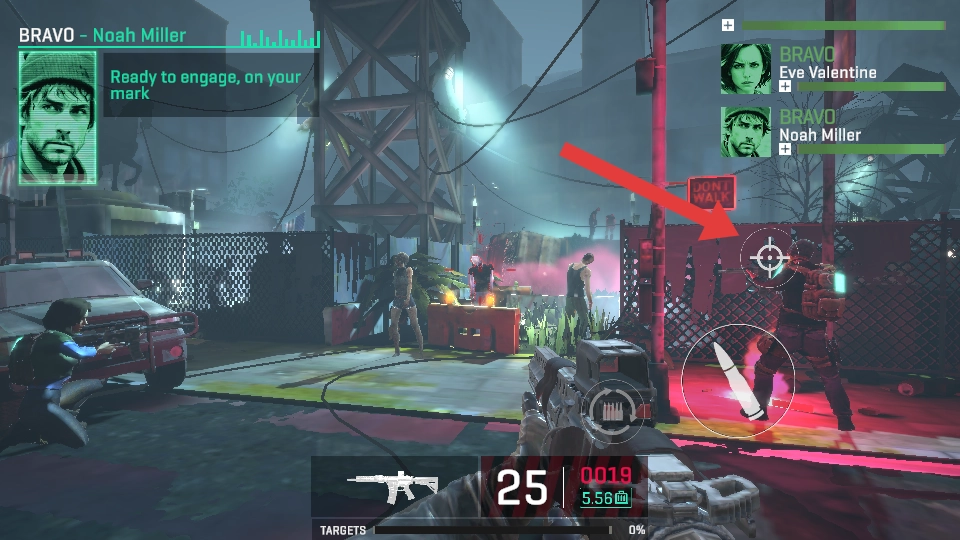Select Noah Miller's squad portrait in team list

point(746,131)
